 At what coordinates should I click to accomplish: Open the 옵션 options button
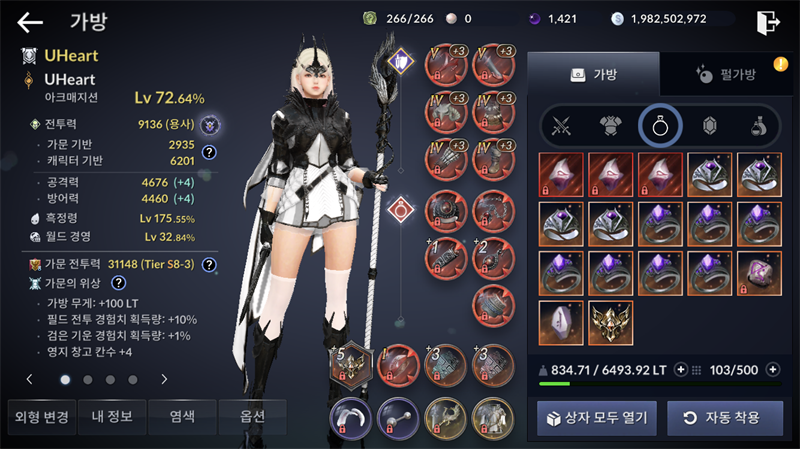point(251,416)
